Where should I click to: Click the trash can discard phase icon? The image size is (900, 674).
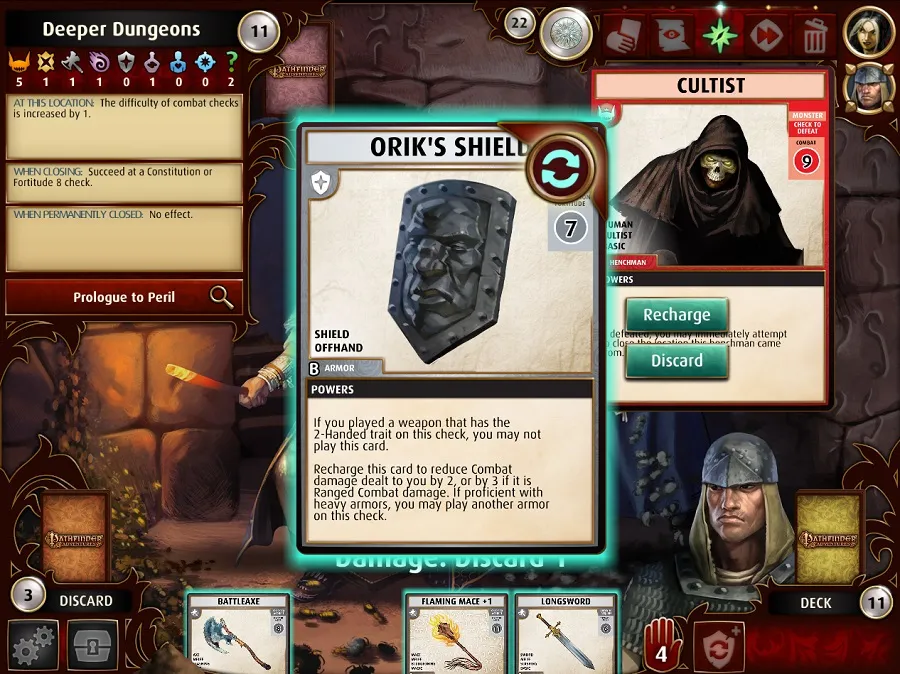pyautogui.click(x=814, y=35)
